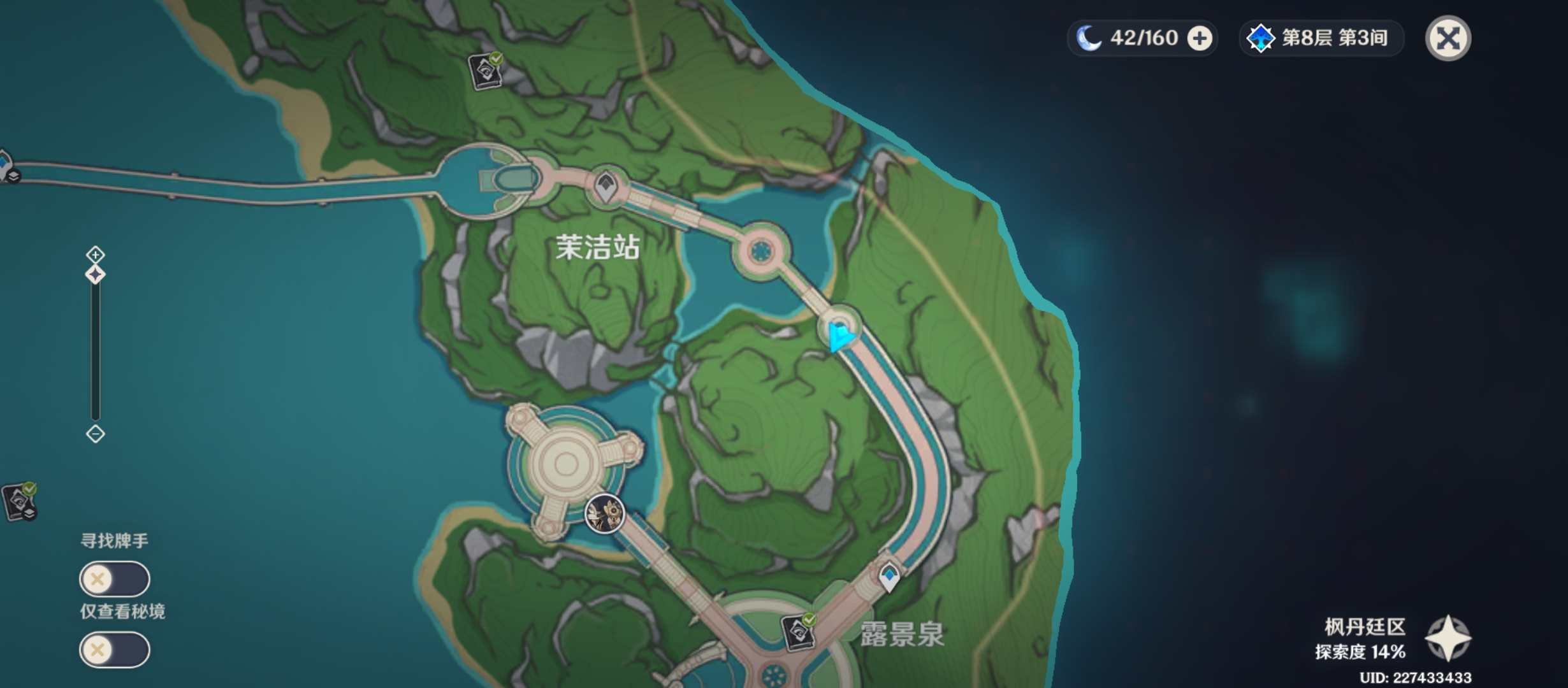Viewport: 1568px width, 688px height.
Task: Toggle the 寻找牌手 switch
Action: [115, 579]
